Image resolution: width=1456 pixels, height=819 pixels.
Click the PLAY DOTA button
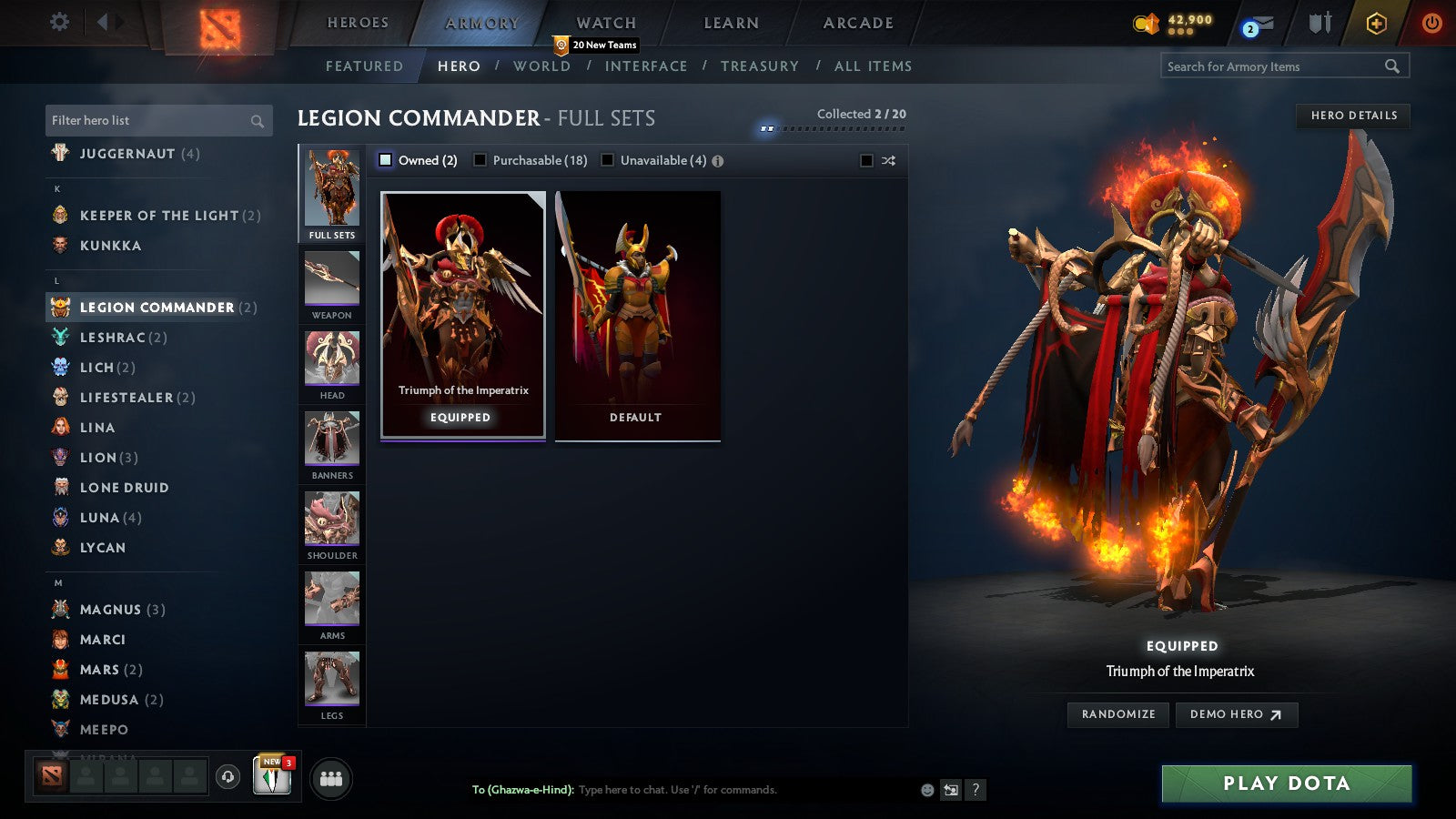pyautogui.click(x=1285, y=784)
